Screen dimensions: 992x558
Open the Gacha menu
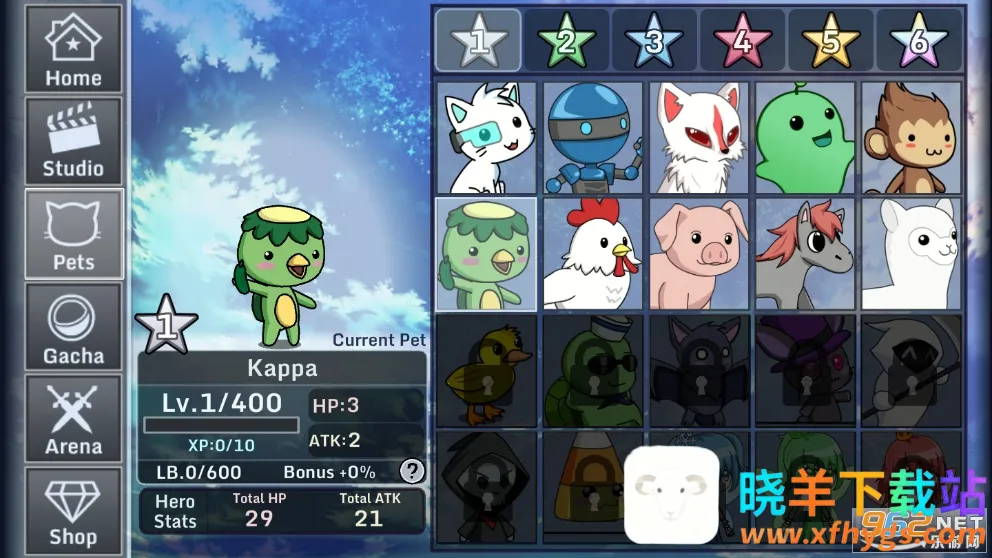click(73, 327)
